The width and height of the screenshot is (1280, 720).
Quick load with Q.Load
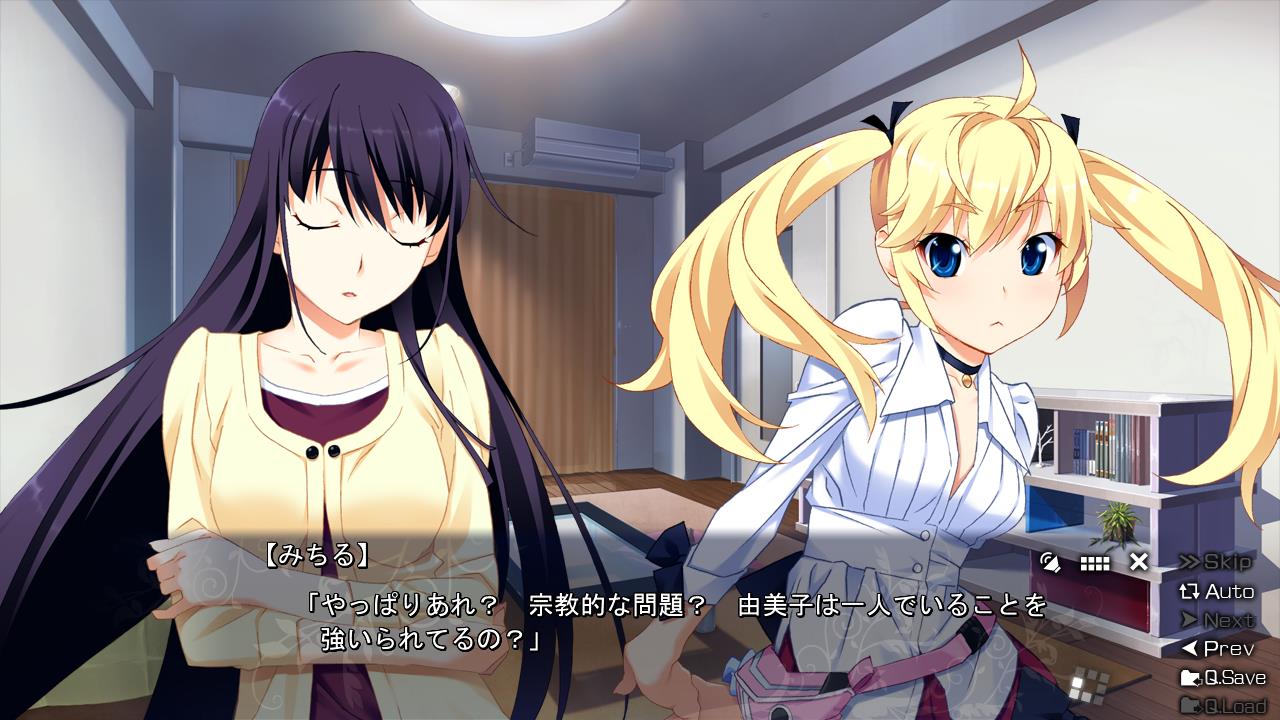pos(1222,706)
